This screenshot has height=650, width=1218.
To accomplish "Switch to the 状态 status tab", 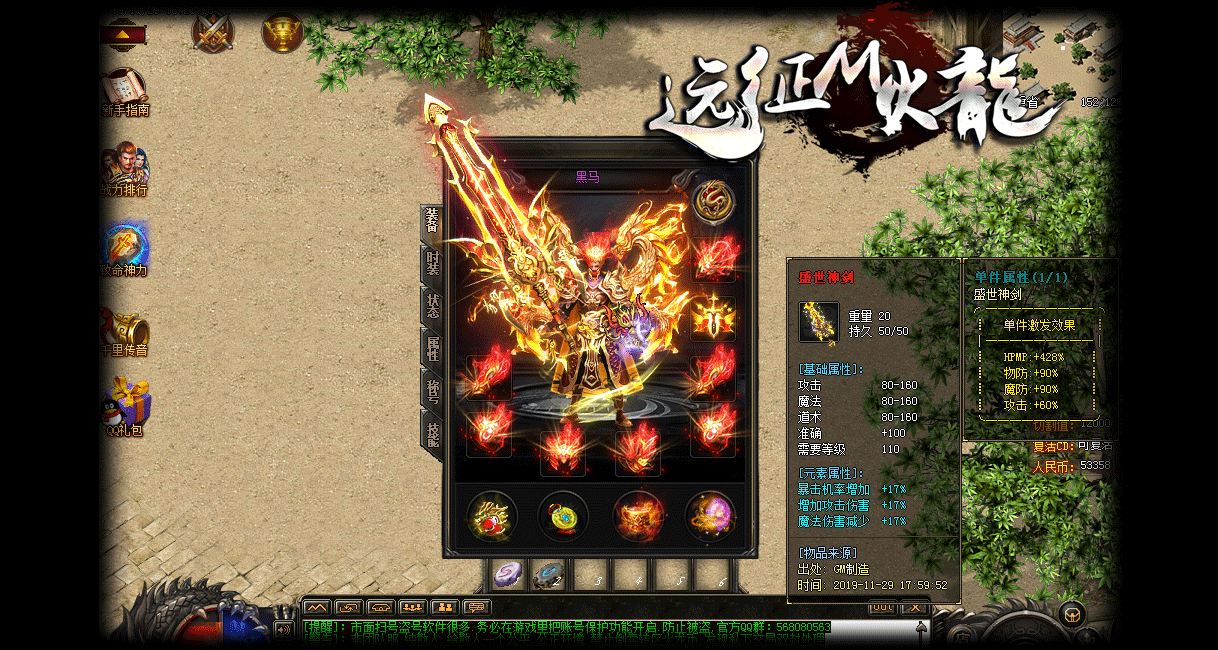I will click(x=432, y=305).
